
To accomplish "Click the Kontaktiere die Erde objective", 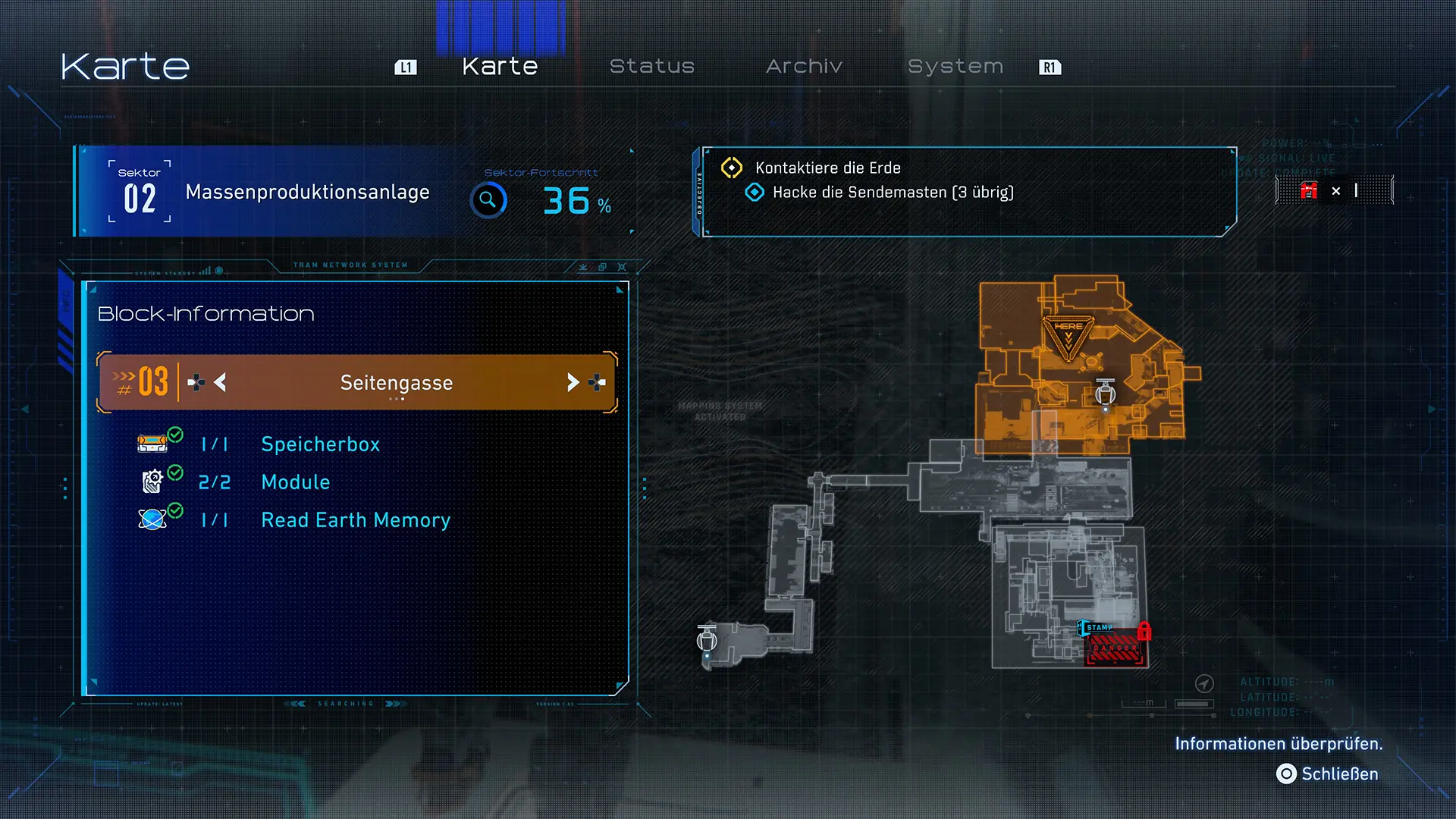I will pyautogui.click(x=827, y=168).
